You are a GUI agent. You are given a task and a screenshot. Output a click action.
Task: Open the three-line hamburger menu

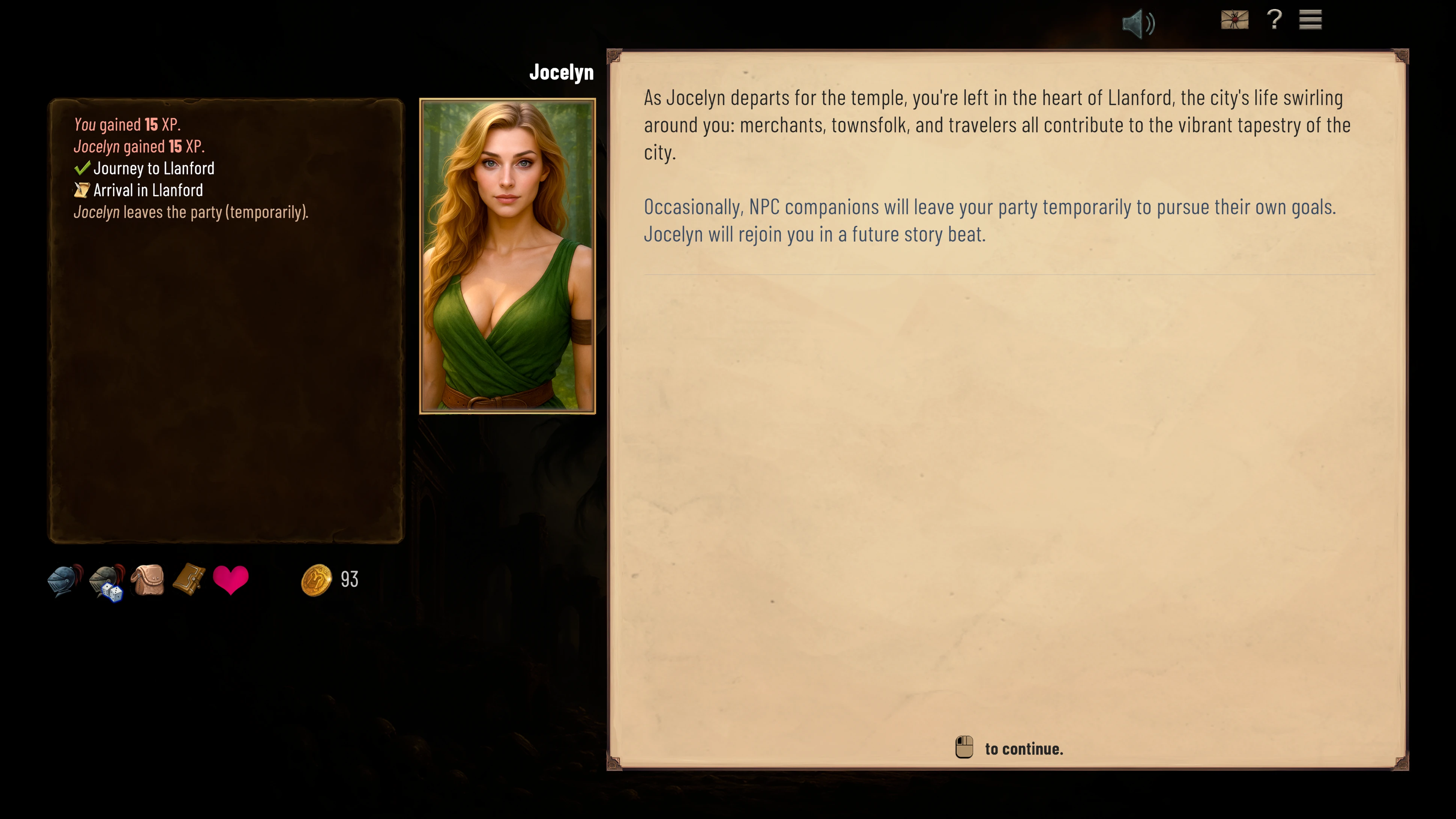1310,20
